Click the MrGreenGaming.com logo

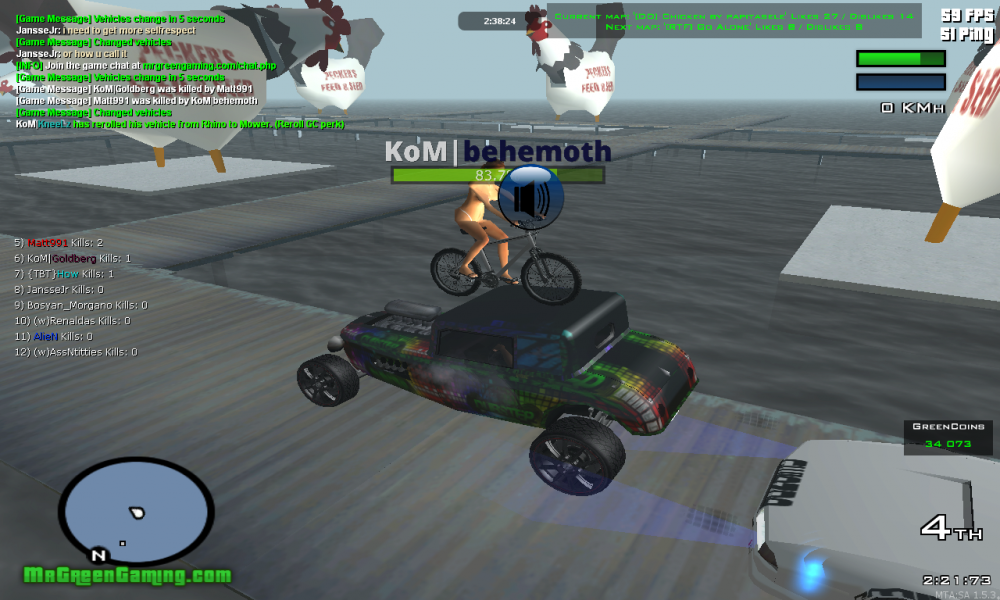coord(128,576)
